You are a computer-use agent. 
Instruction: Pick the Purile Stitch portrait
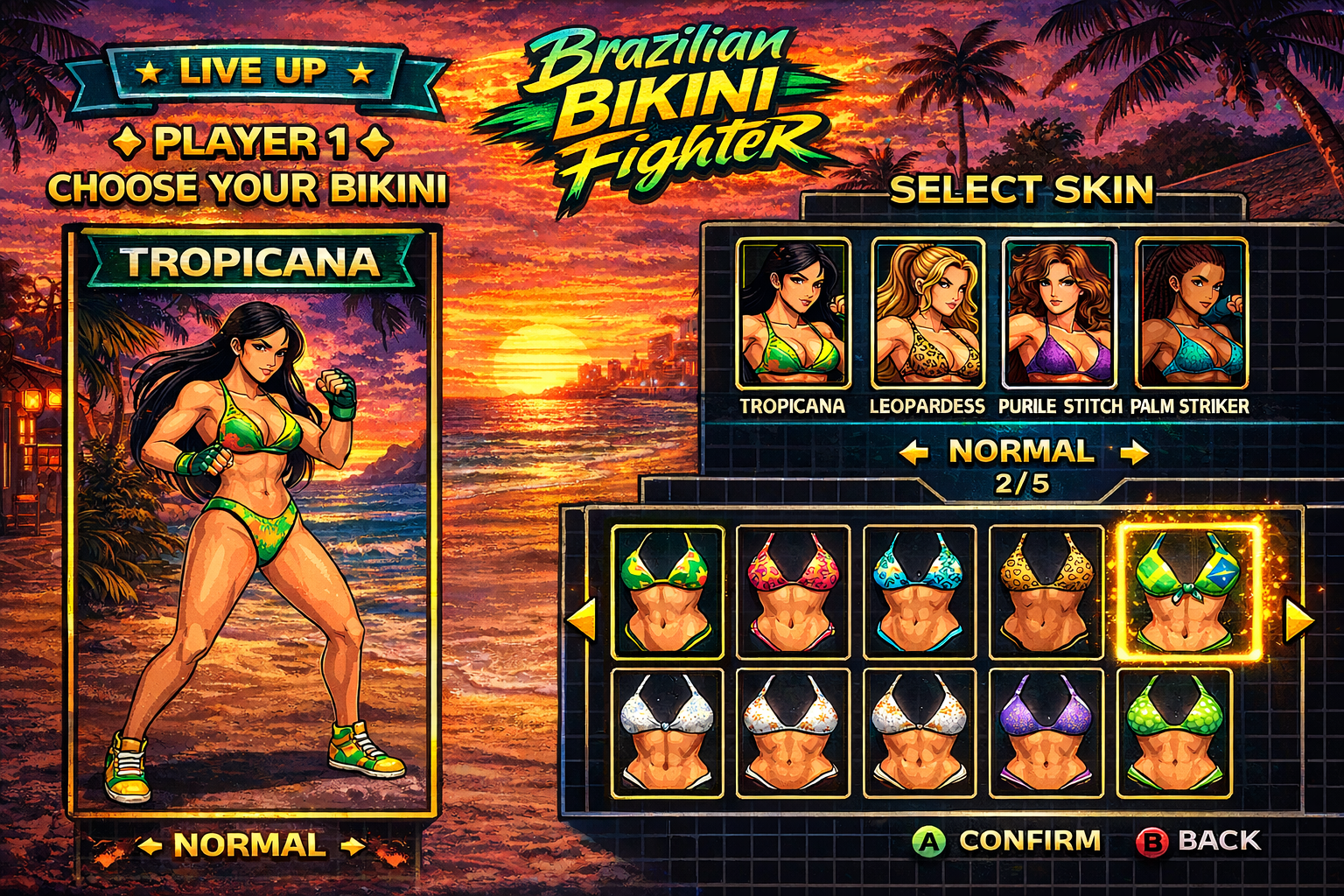(1059, 313)
